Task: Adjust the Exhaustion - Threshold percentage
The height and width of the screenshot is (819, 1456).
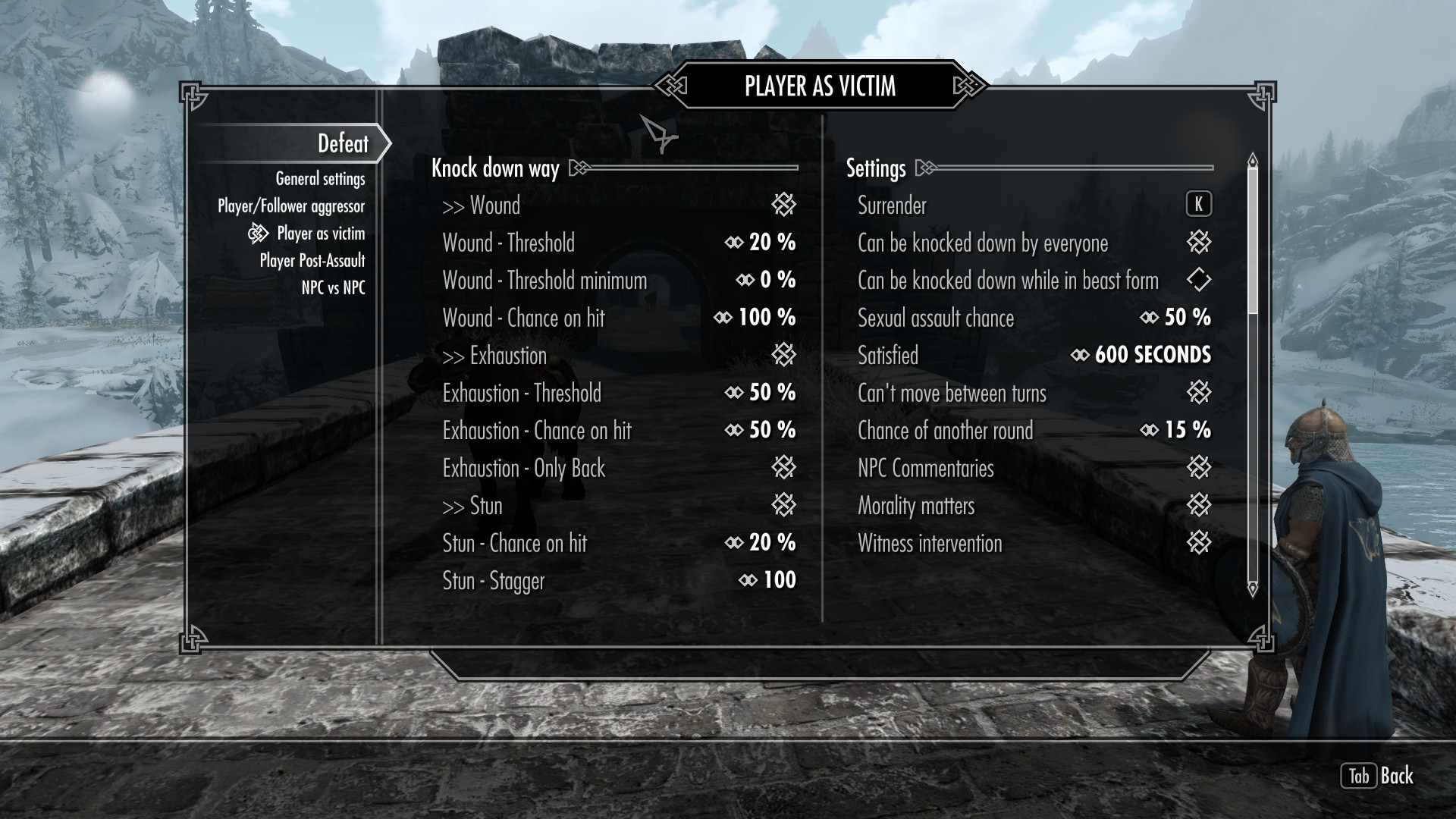Action: 761,393
